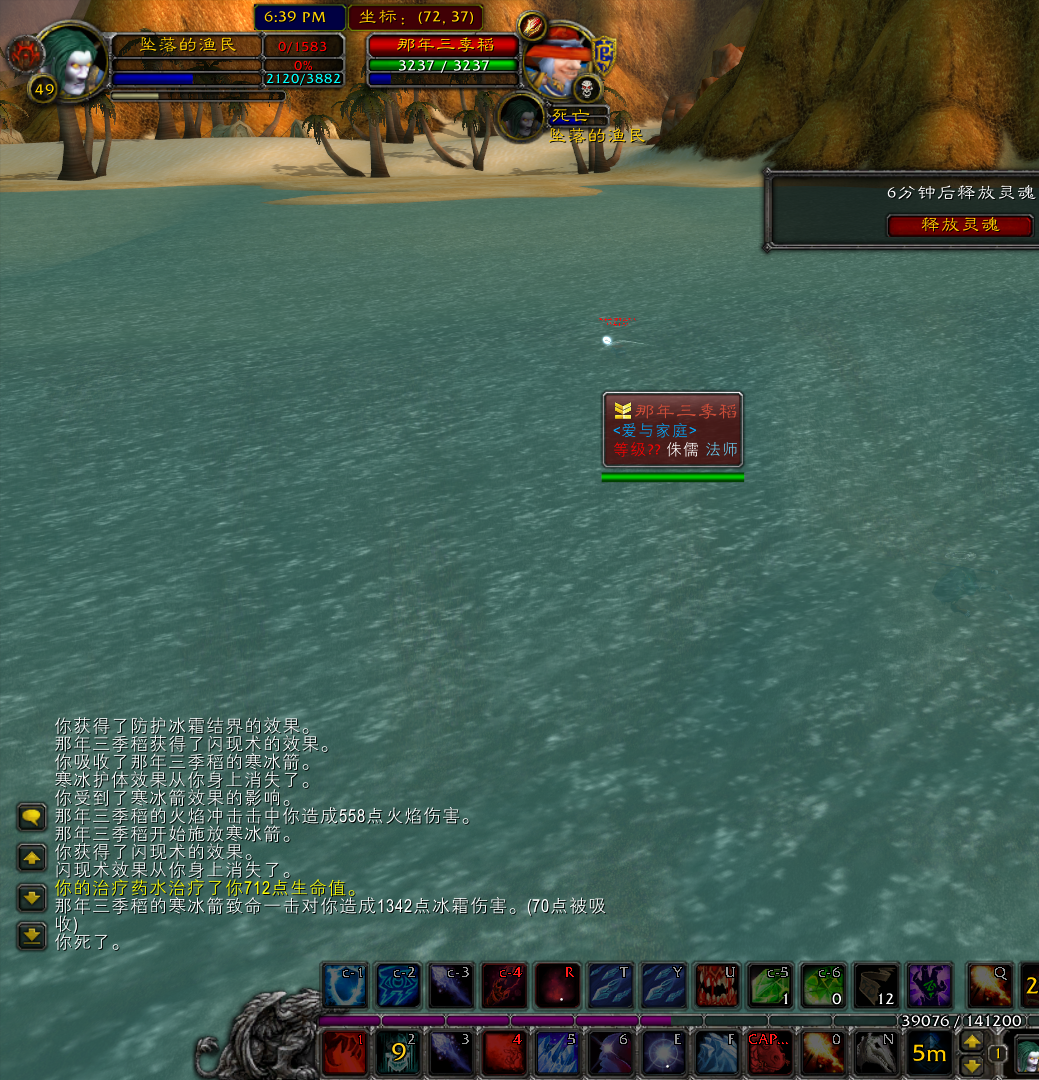The height and width of the screenshot is (1080, 1039).
Task: Click the action slot labeled CAP
Action: [x=770, y=1053]
